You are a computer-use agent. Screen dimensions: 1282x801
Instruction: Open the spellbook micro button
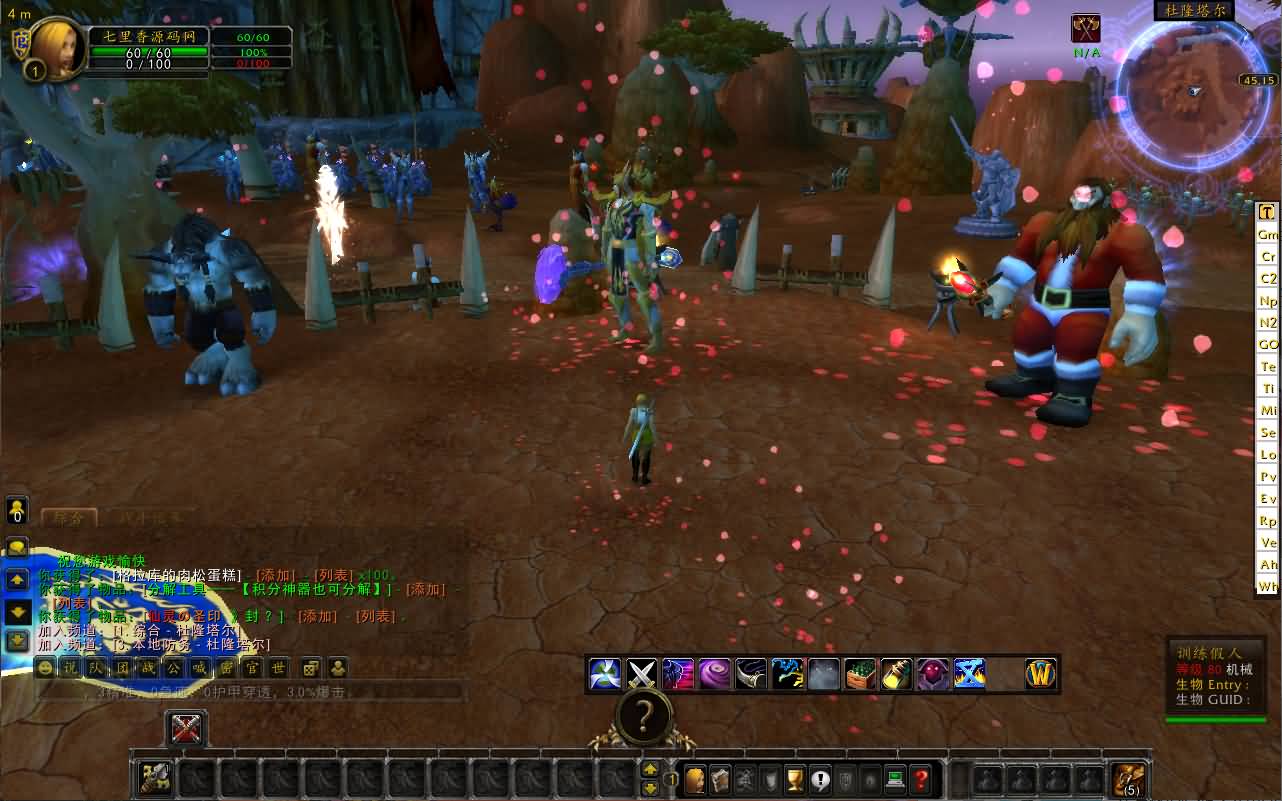click(719, 779)
